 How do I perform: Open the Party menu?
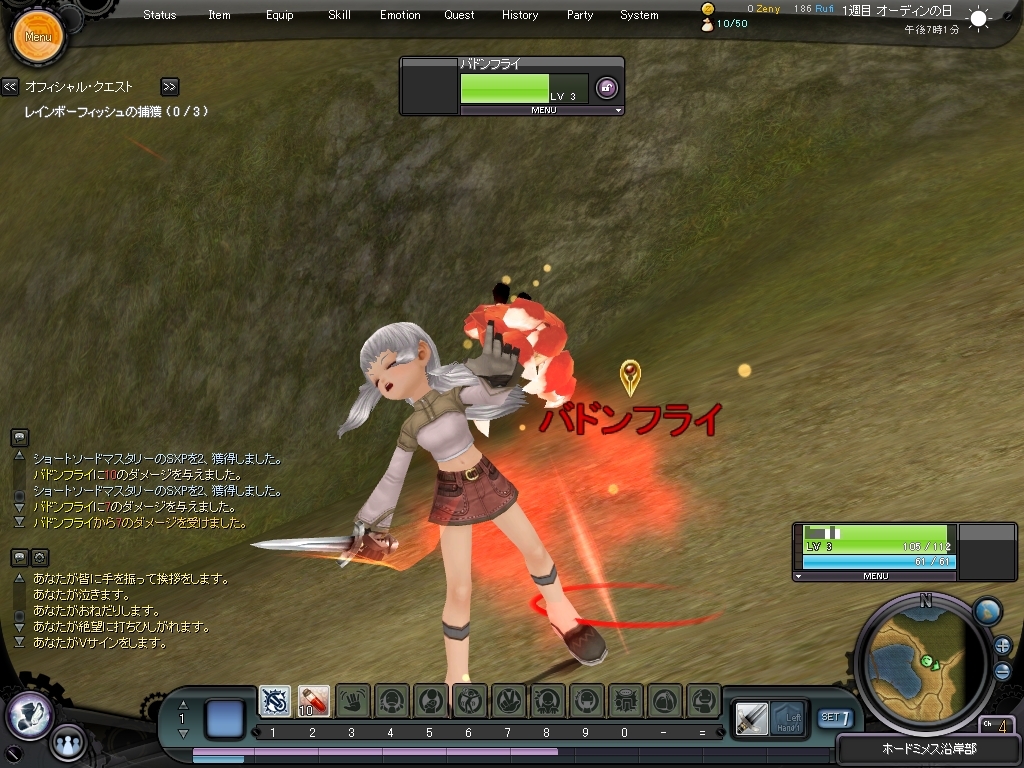[x=580, y=15]
